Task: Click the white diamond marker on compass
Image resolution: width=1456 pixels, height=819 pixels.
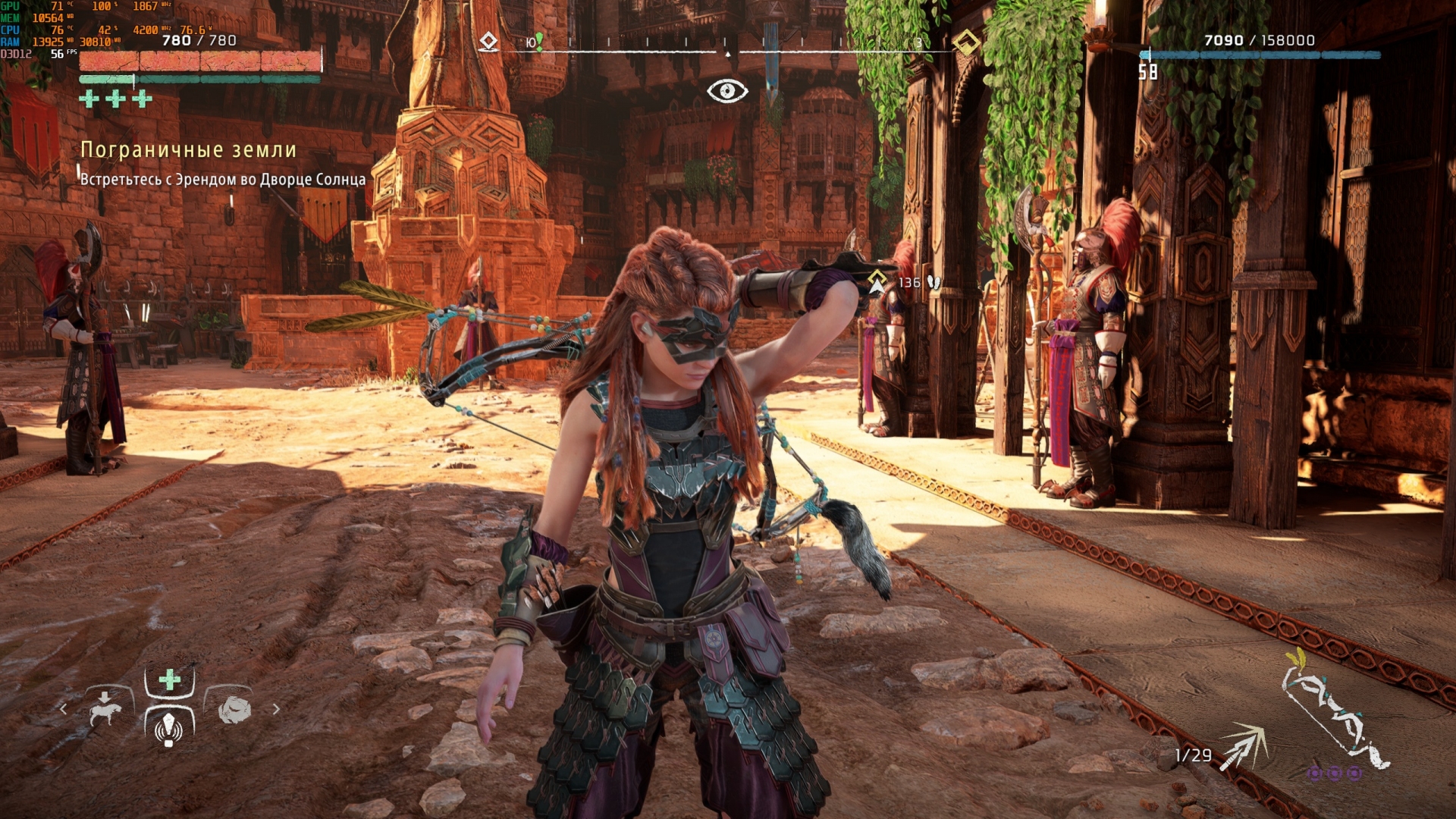Action: coord(489,41)
